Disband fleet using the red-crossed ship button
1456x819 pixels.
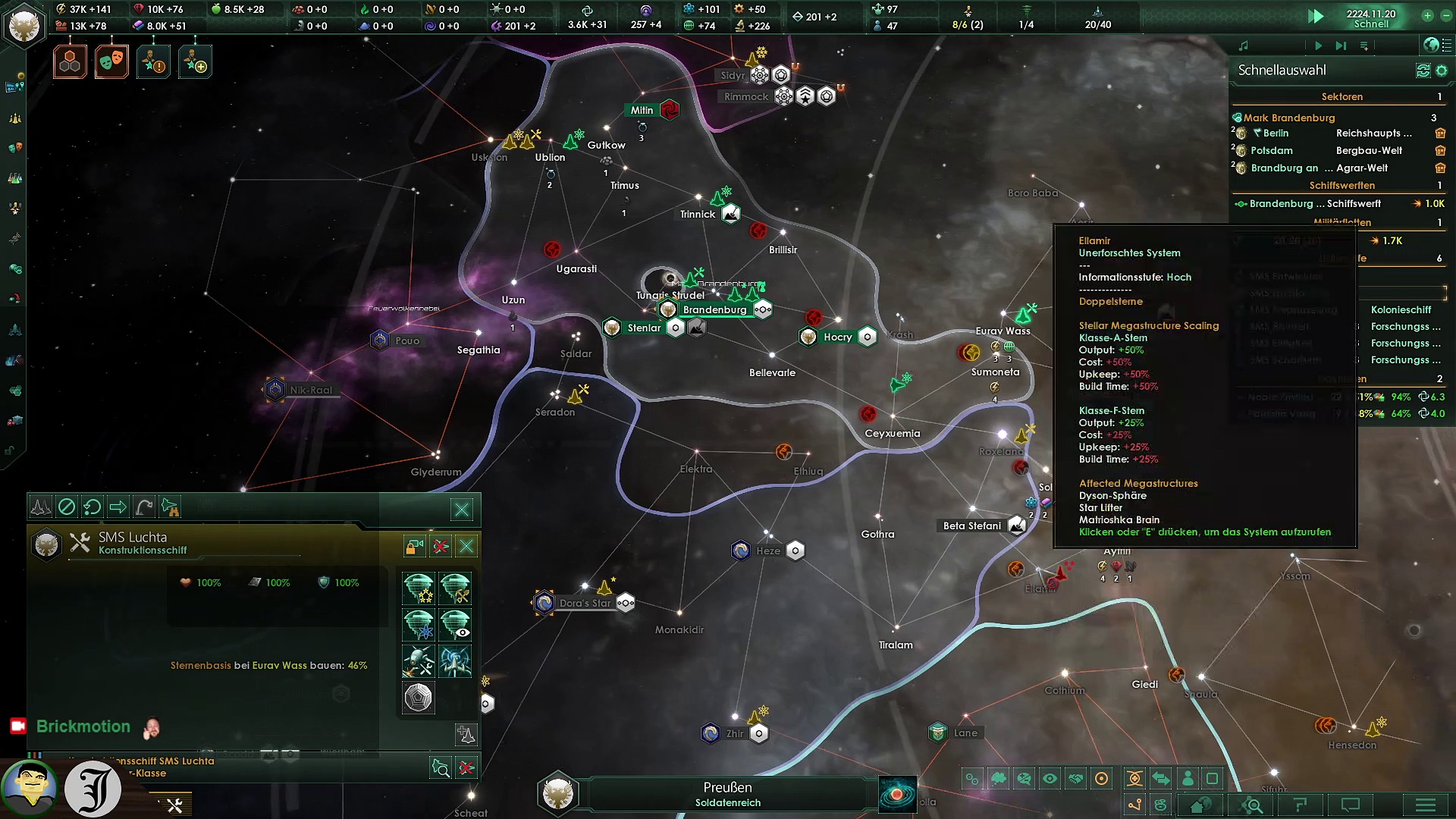coord(440,546)
